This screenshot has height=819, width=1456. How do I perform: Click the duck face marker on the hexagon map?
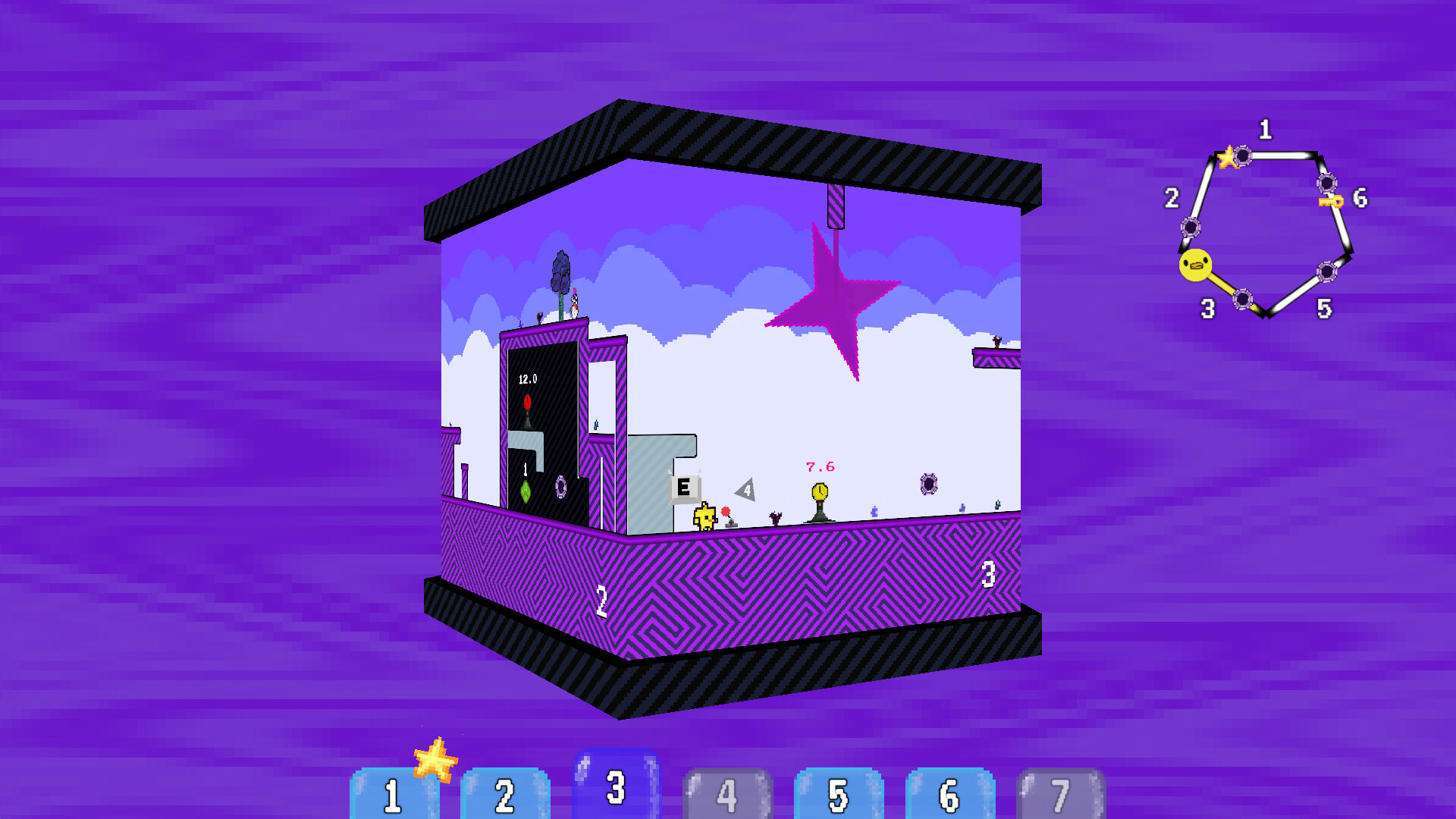coord(1195,264)
